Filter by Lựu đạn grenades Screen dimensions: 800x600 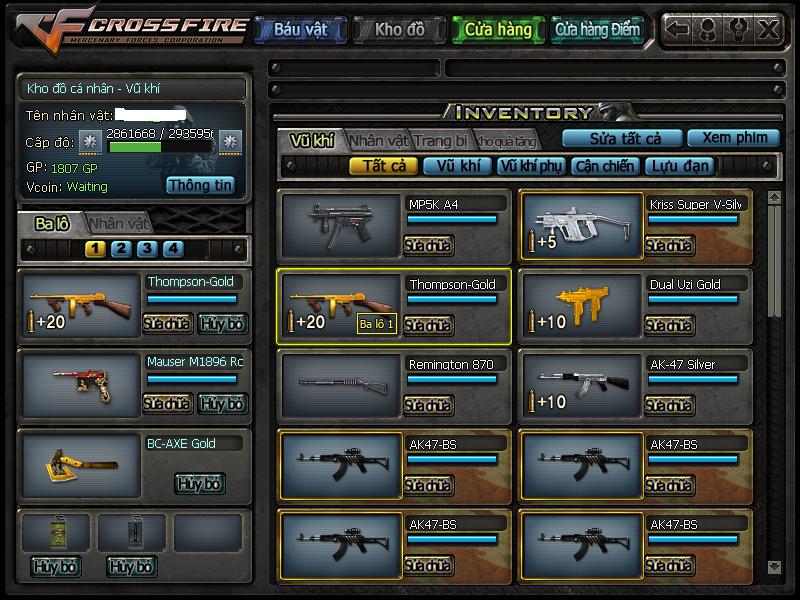679,166
